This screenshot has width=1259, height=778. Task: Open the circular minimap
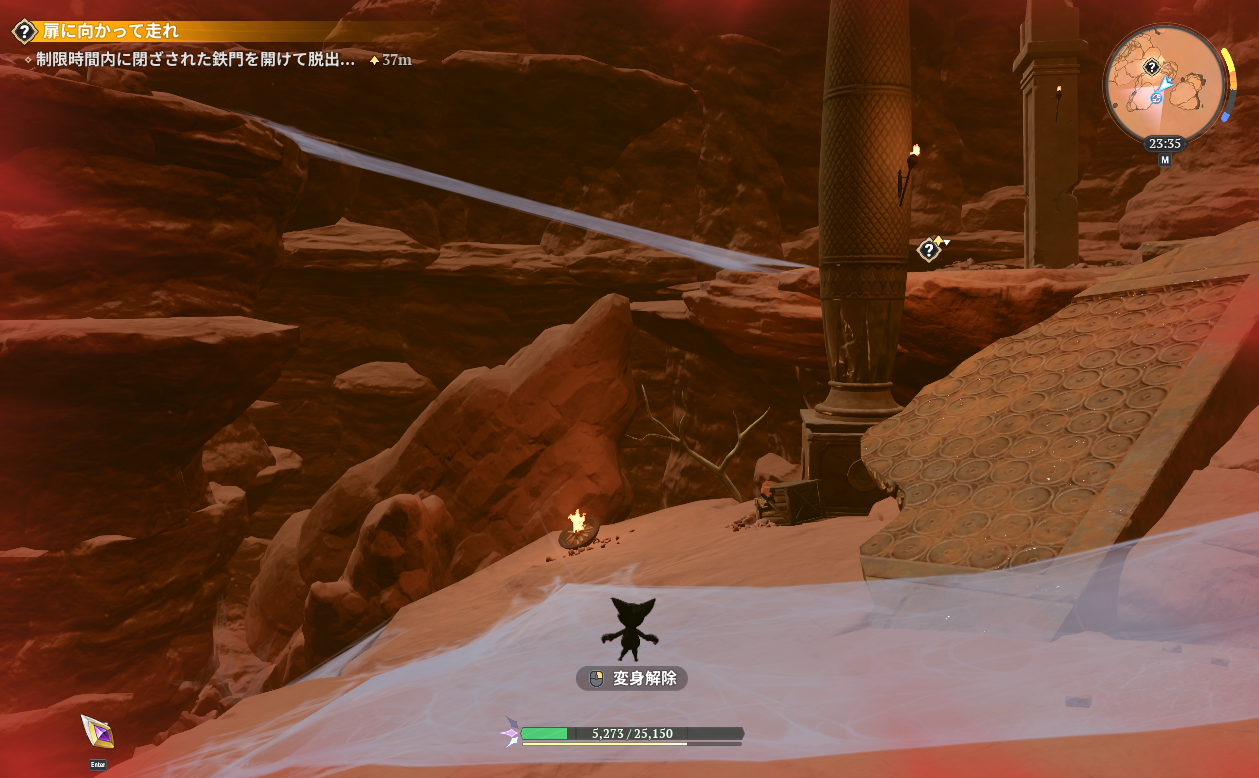1164,84
